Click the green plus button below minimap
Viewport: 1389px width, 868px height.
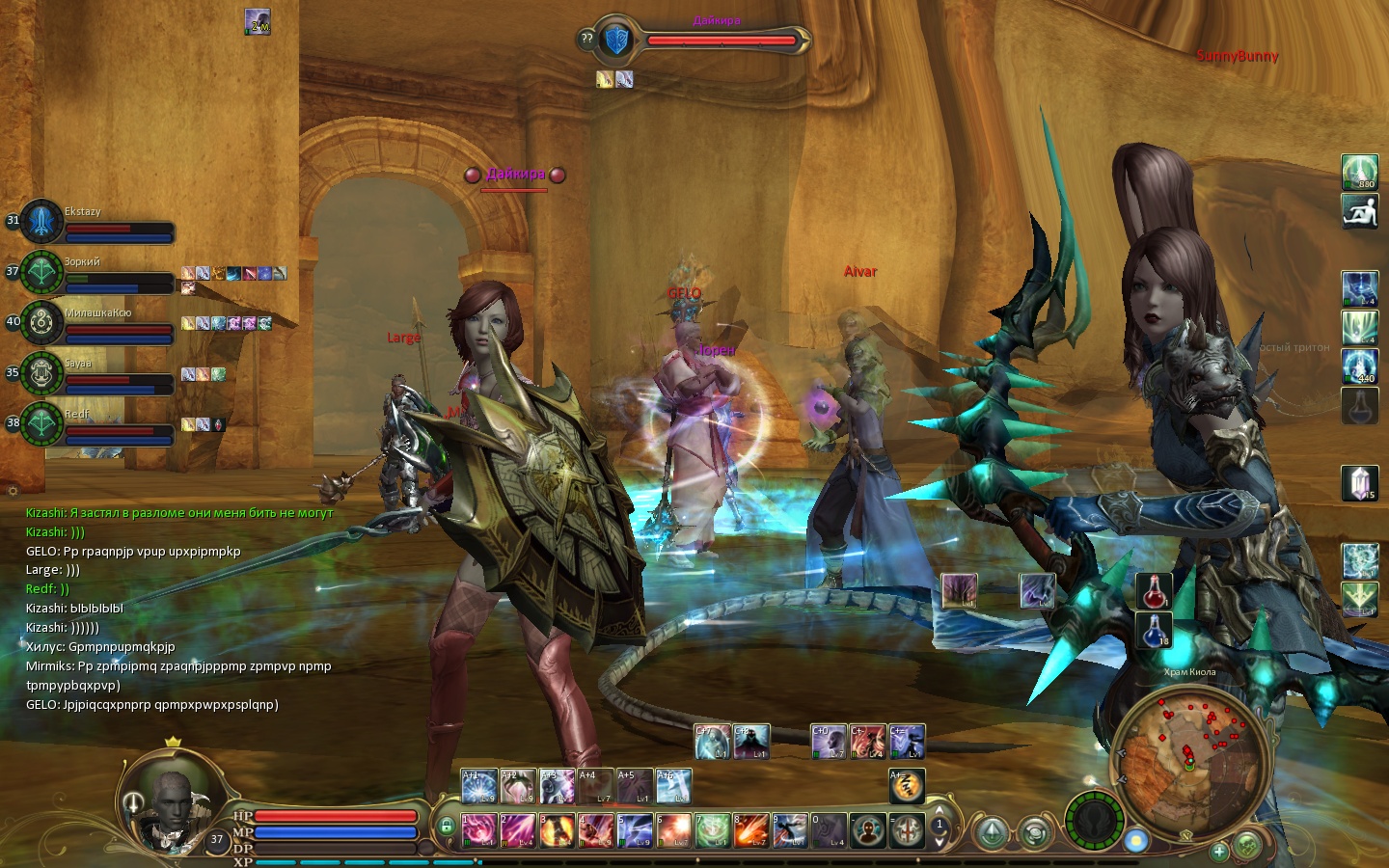point(1219,851)
